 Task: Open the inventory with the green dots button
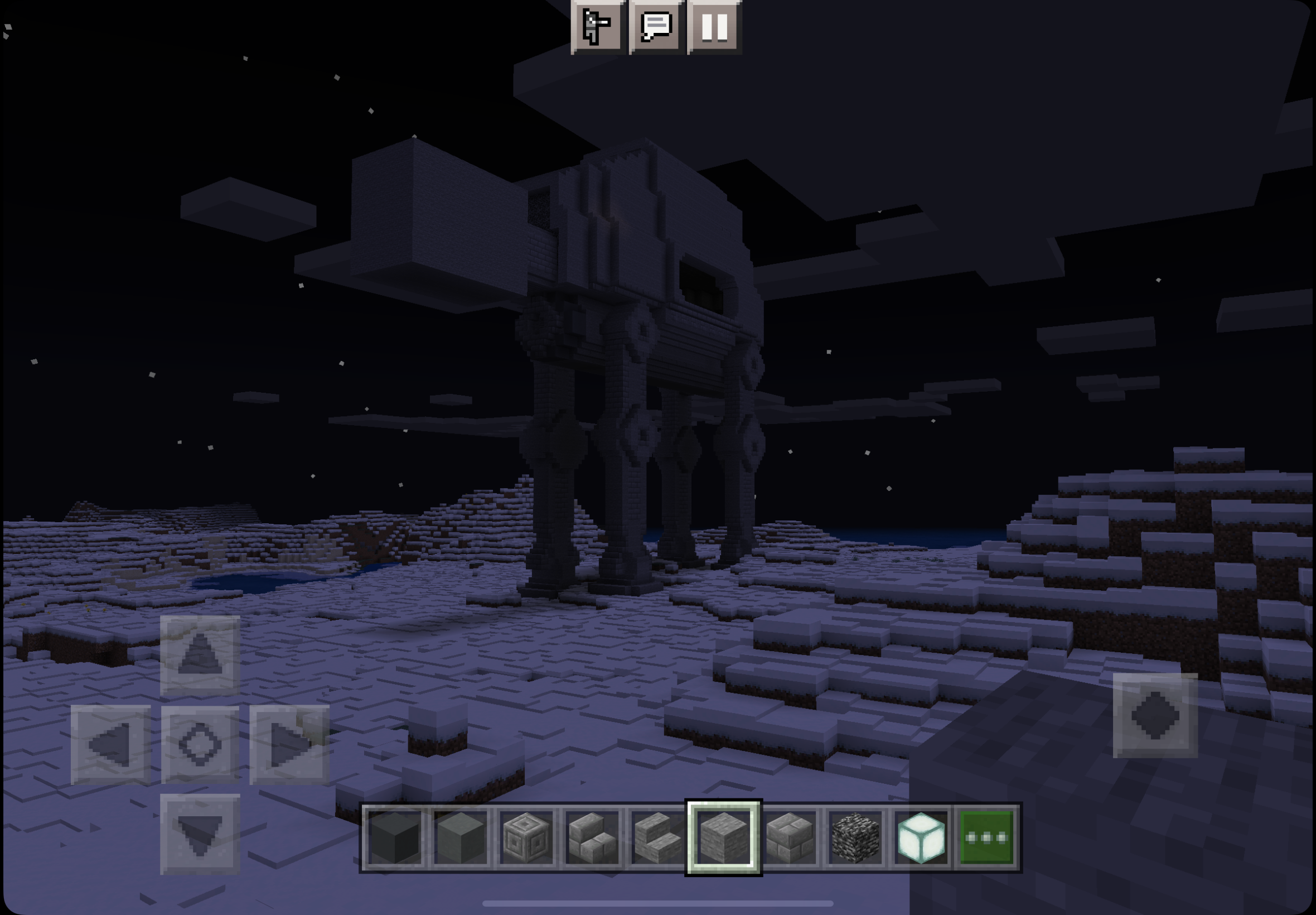click(x=986, y=837)
